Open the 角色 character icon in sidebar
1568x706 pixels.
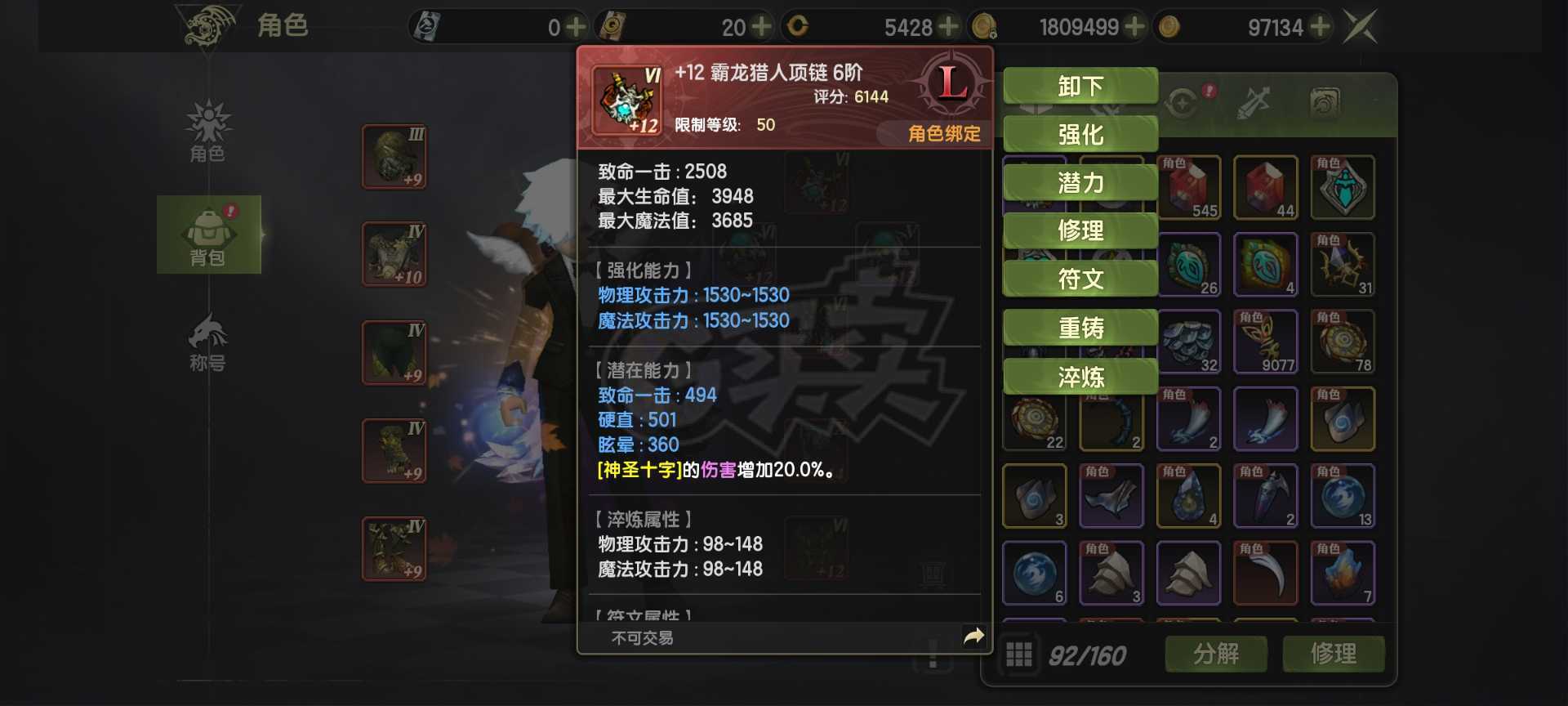209,135
